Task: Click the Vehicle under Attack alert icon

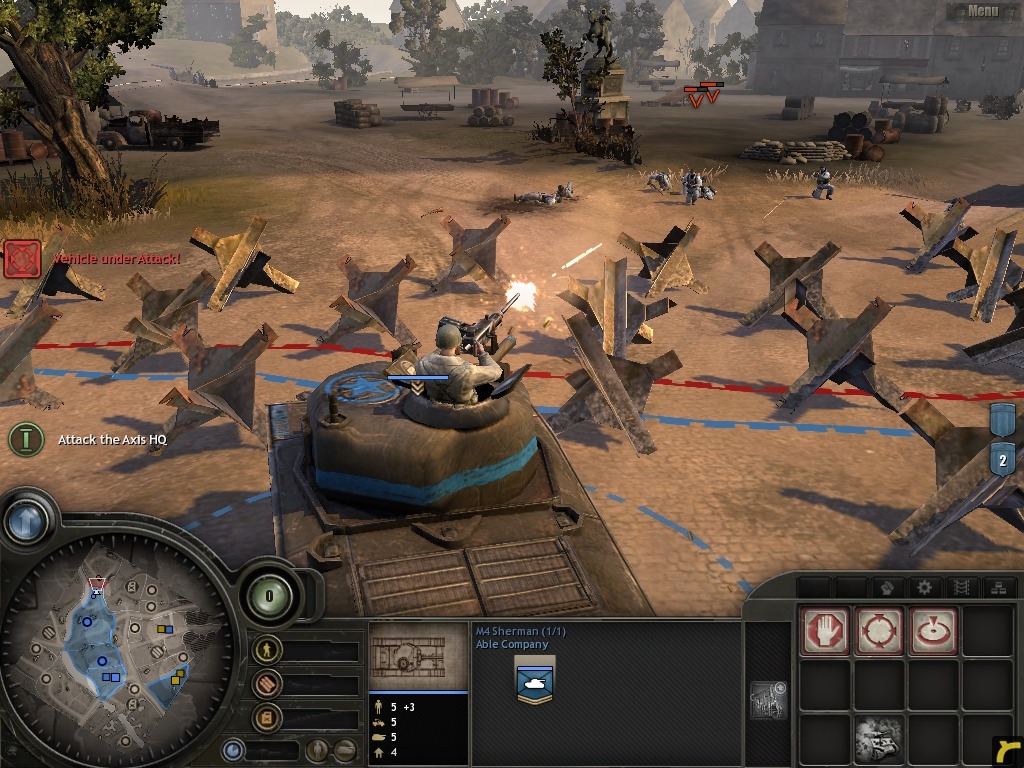Action: pyautogui.click(x=22, y=259)
